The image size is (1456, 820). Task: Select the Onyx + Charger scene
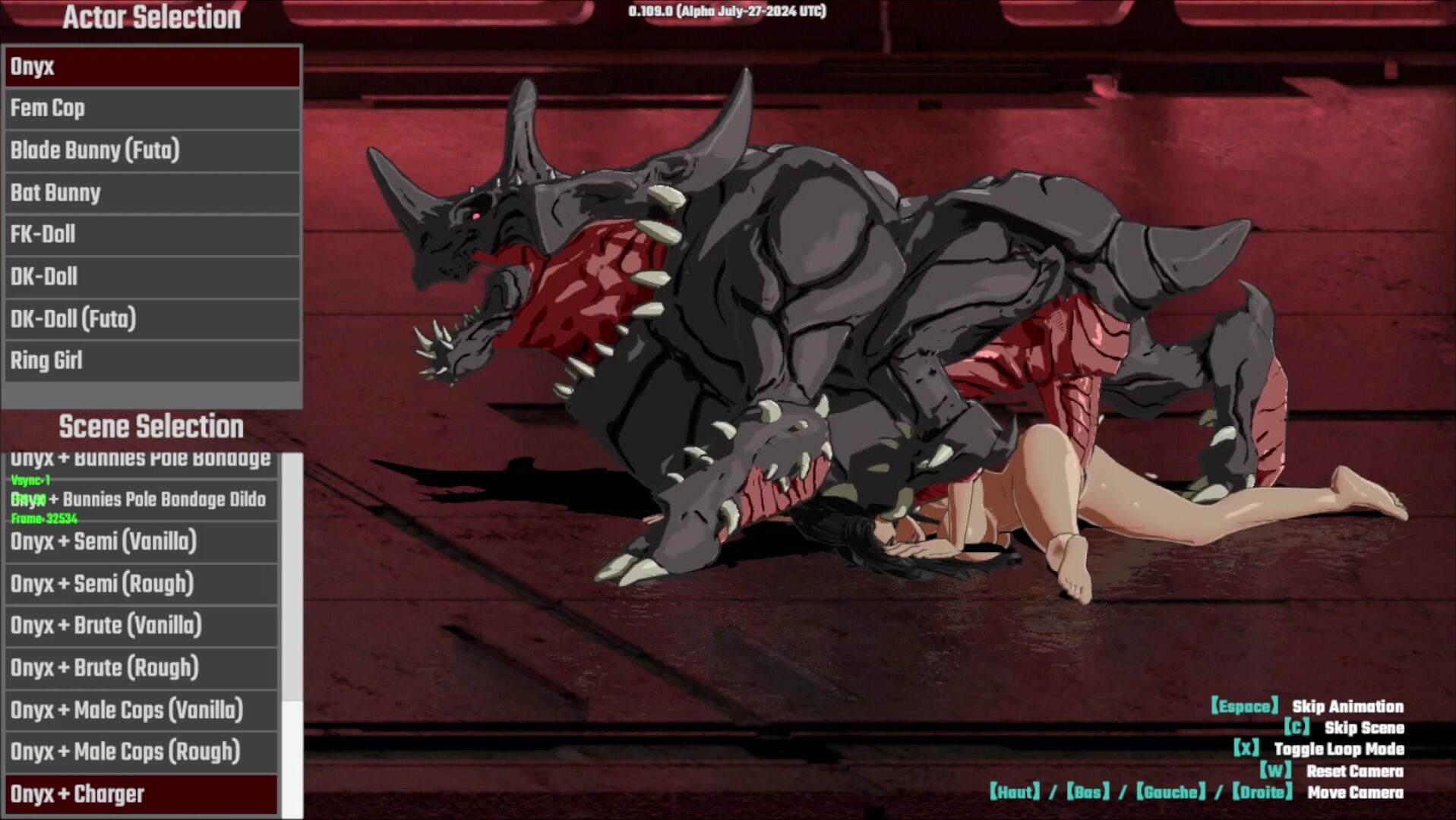click(141, 794)
